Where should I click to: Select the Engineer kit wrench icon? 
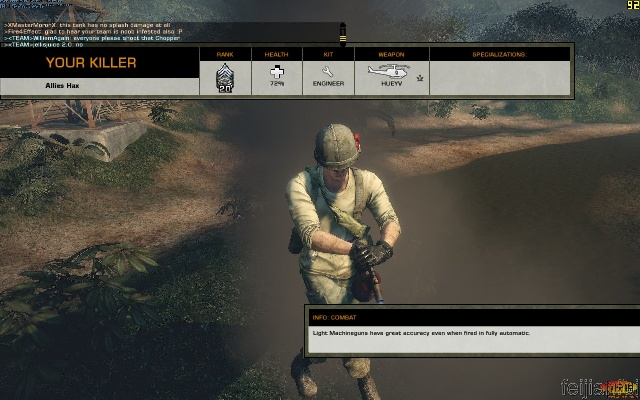pos(327,71)
